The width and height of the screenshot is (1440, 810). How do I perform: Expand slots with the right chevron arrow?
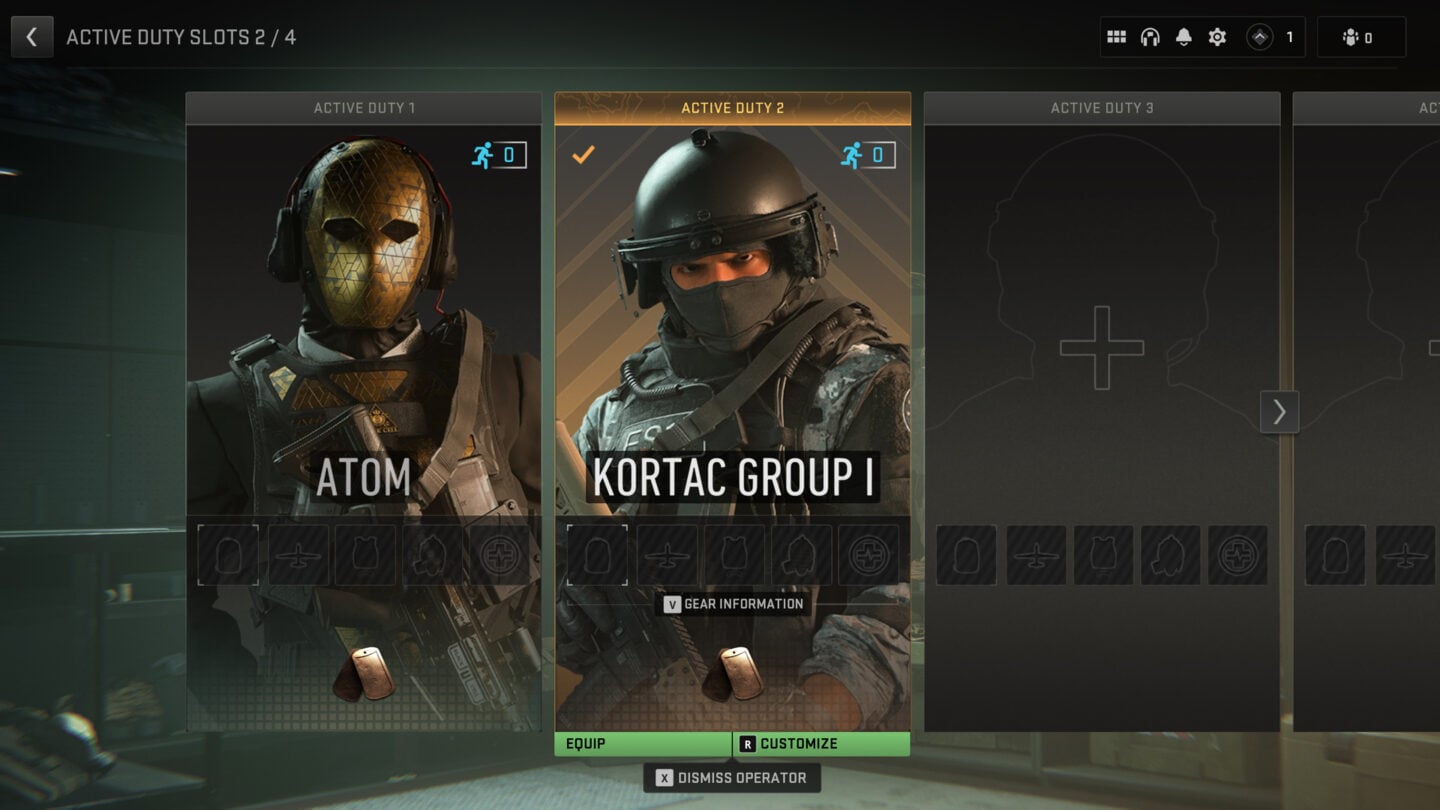click(1279, 412)
